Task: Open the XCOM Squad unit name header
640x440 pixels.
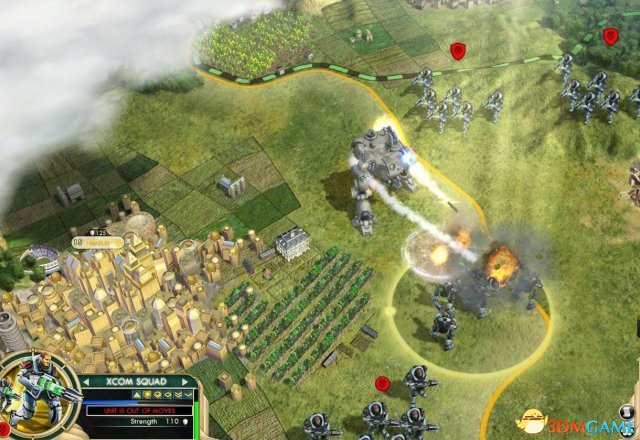Action: 132,381
